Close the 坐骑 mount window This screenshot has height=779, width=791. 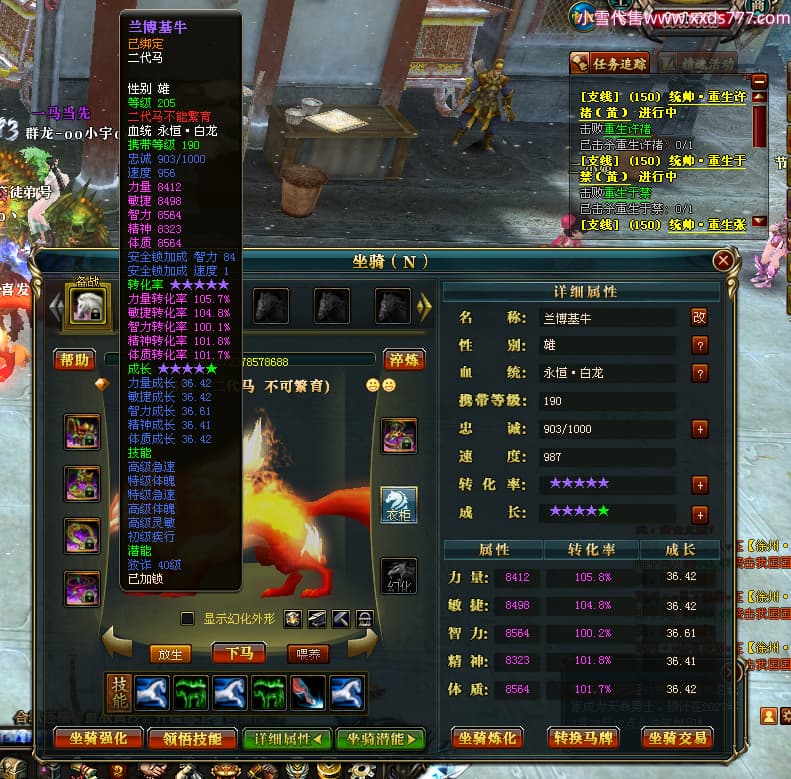(x=723, y=261)
